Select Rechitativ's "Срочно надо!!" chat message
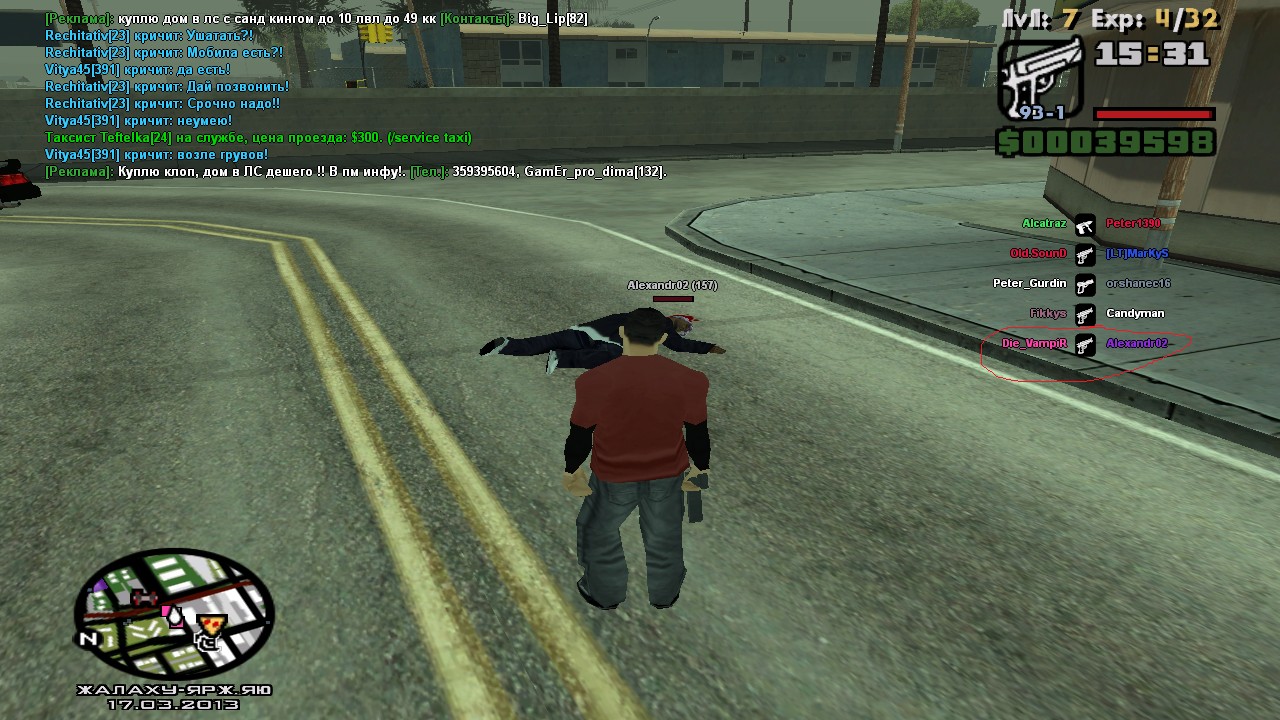1280x720 pixels. click(162, 104)
